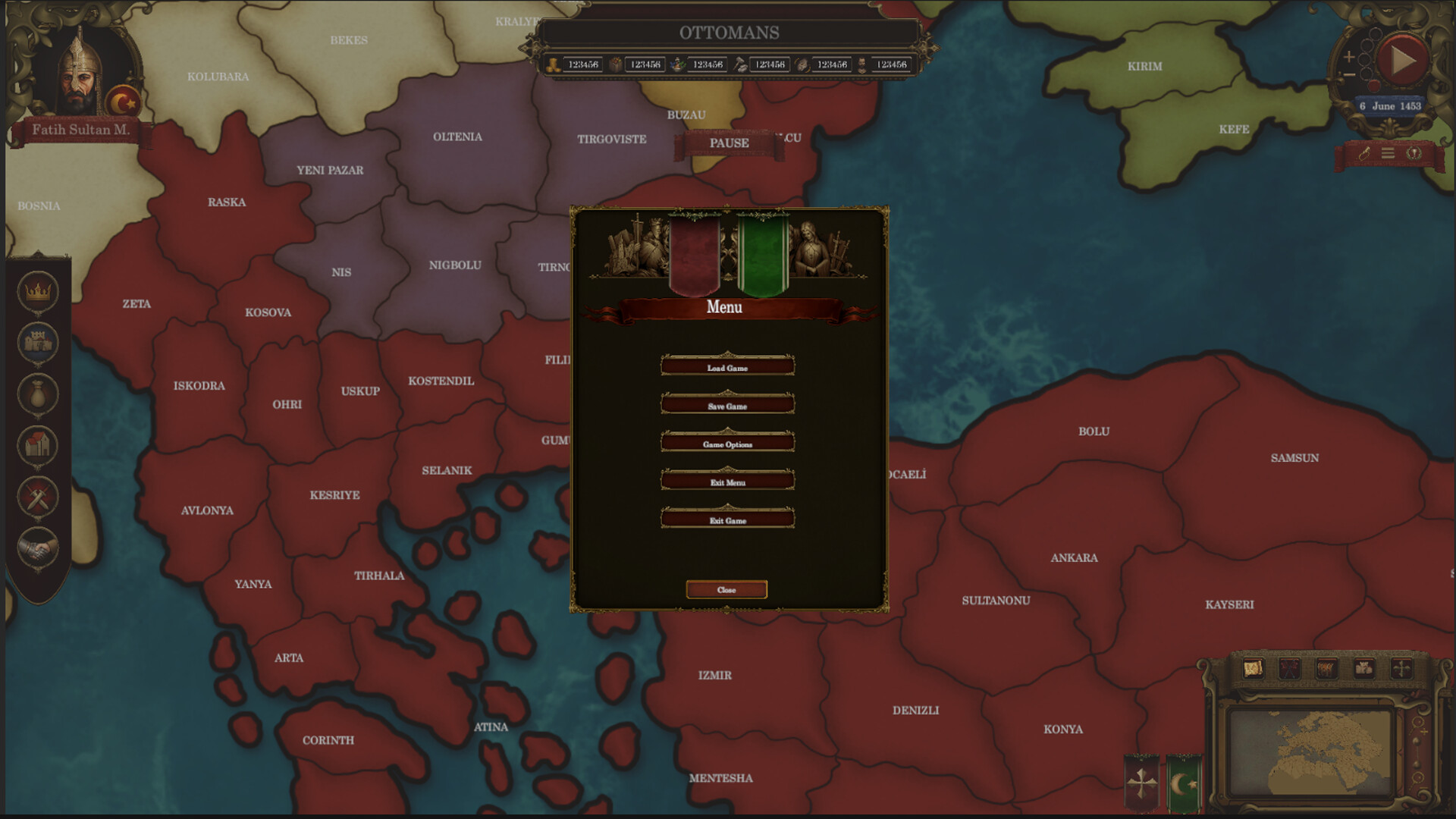This screenshot has height=819, width=1456.
Task: Select the crossed swords minimap mode
Action: (1290, 667)
